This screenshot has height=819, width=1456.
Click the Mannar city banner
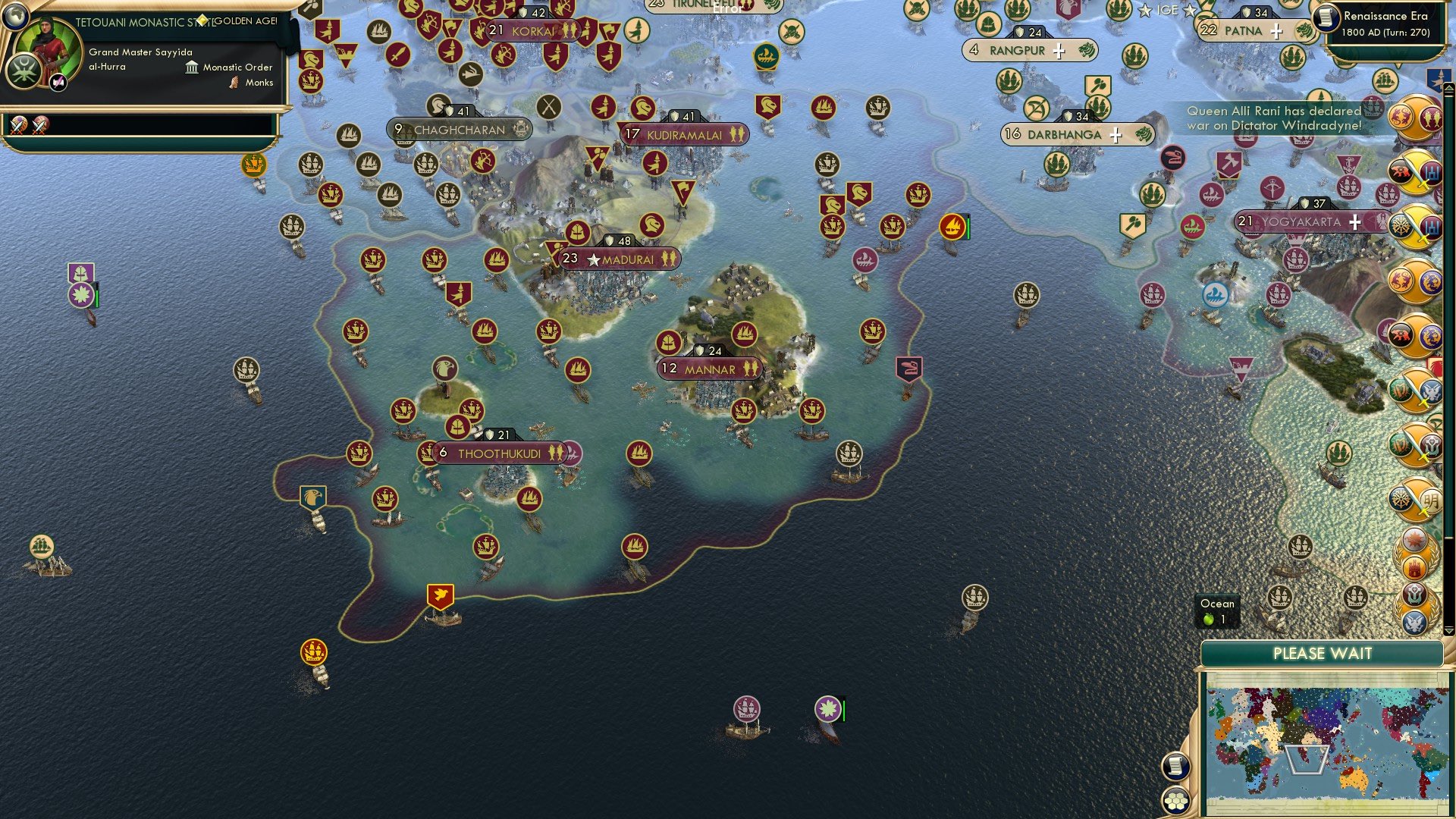(x=709, y=368)
